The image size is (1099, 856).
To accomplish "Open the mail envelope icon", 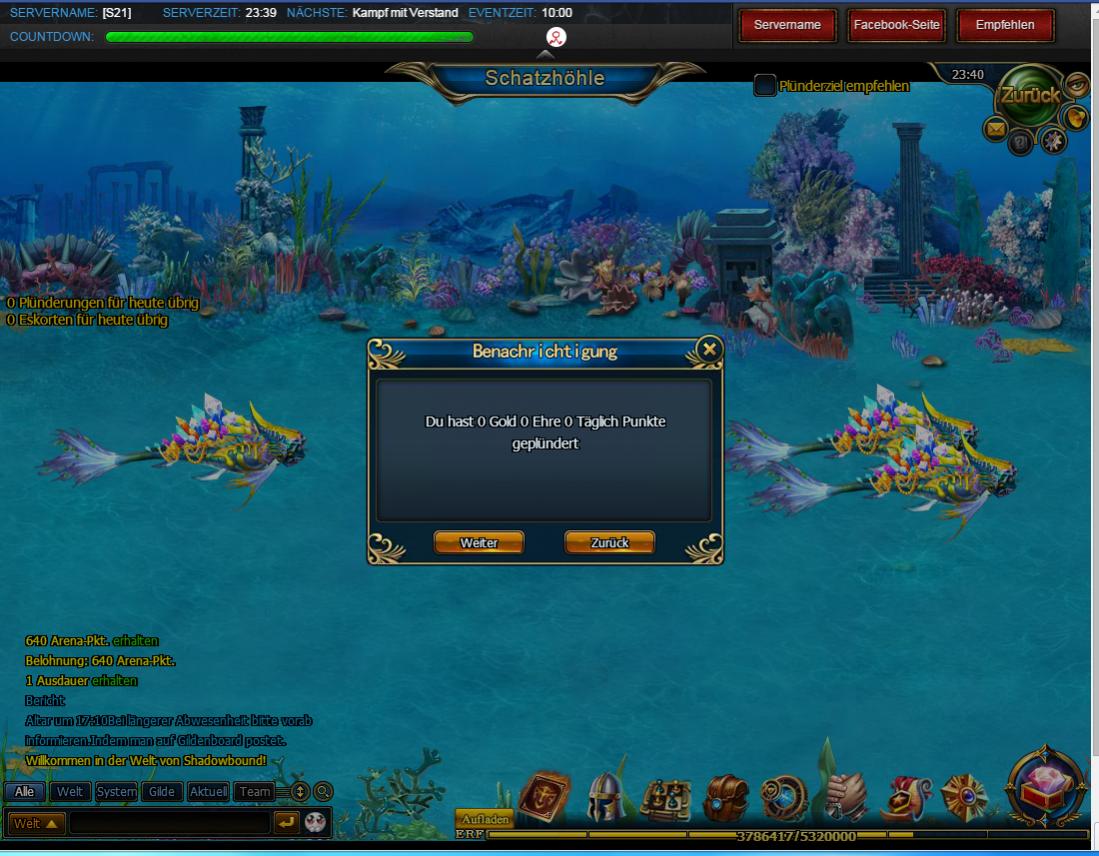I will (x=996, y=128).
